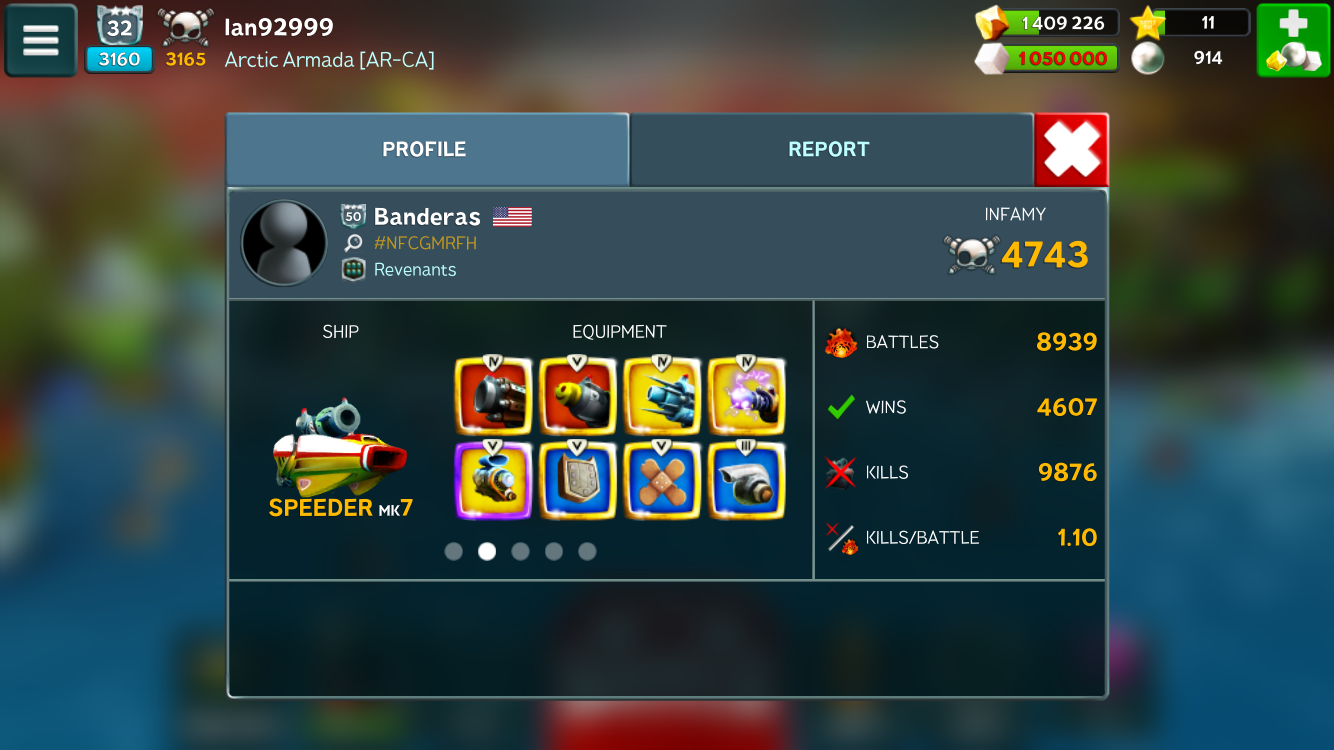Open the green shop plus button
This screenshot has width=1334, height=750.
point(1293,40)
